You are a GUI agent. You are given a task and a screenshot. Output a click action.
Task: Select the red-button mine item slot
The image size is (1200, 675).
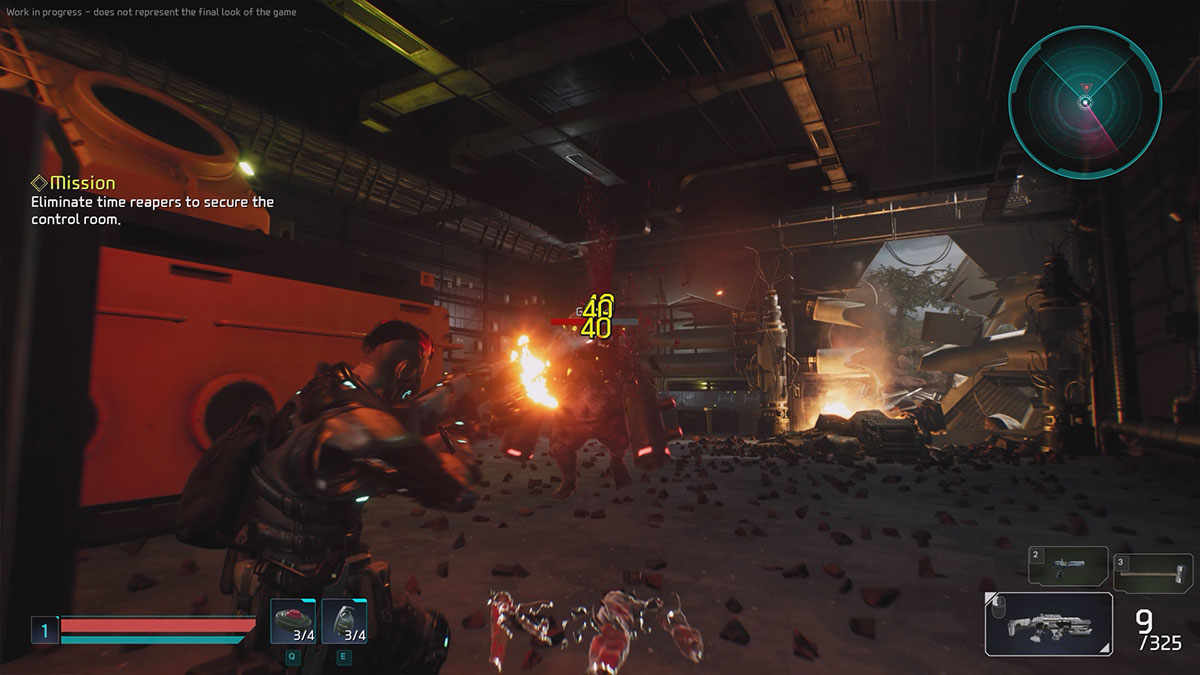(293, 622)
